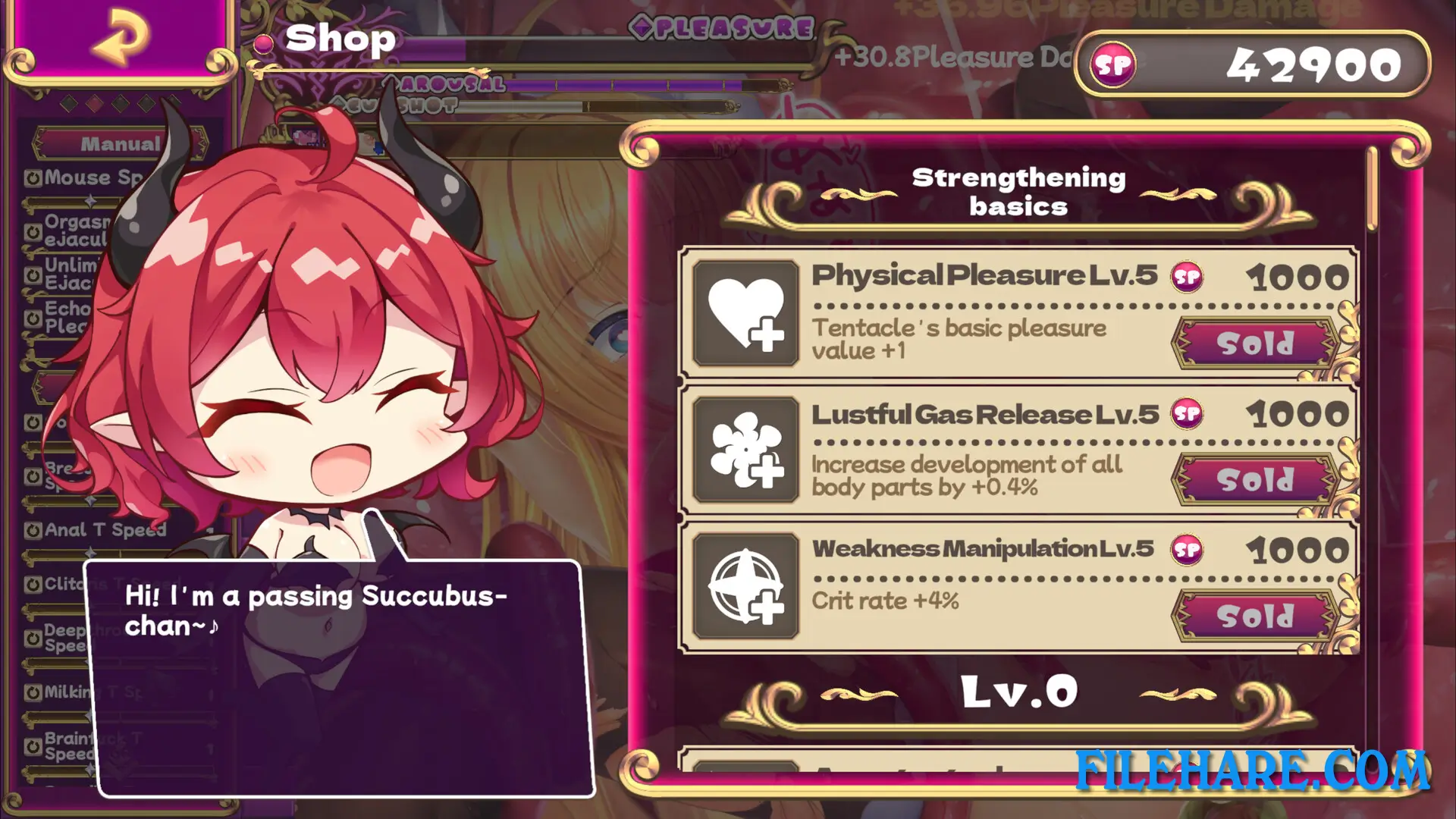Click the Sold button for Lustful Gas Release
This screenshot has height=819, width=1456.
click(x=1253, y=479)
